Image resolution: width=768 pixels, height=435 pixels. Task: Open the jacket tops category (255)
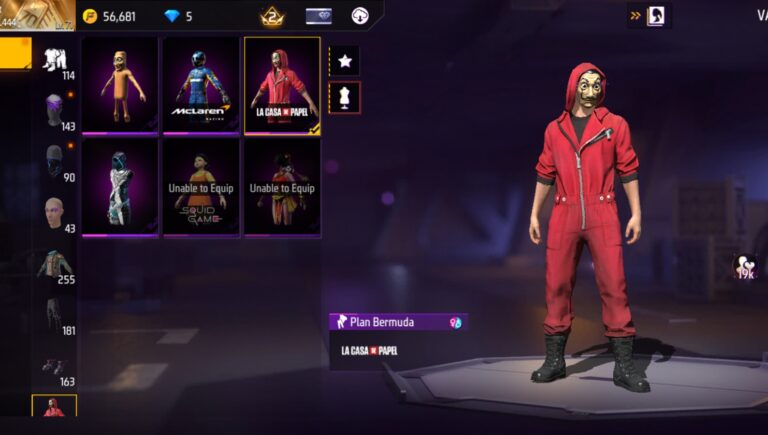[56, 265]
